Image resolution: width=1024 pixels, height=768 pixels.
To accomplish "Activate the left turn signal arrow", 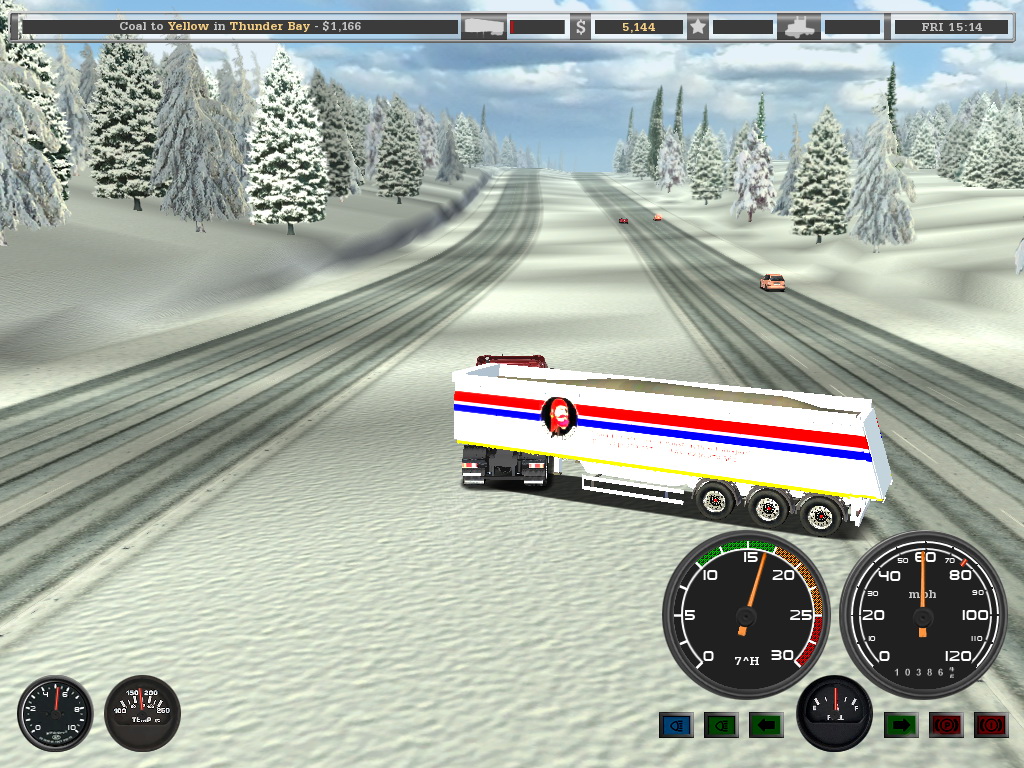I will [766, 724].
